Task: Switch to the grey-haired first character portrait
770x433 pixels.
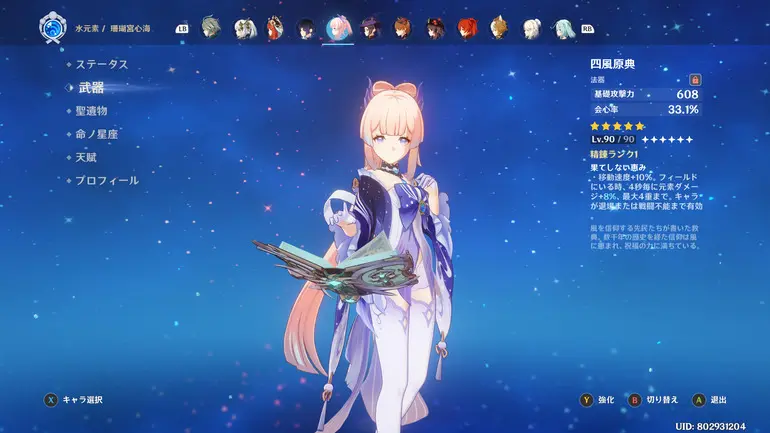Action: 210,27
